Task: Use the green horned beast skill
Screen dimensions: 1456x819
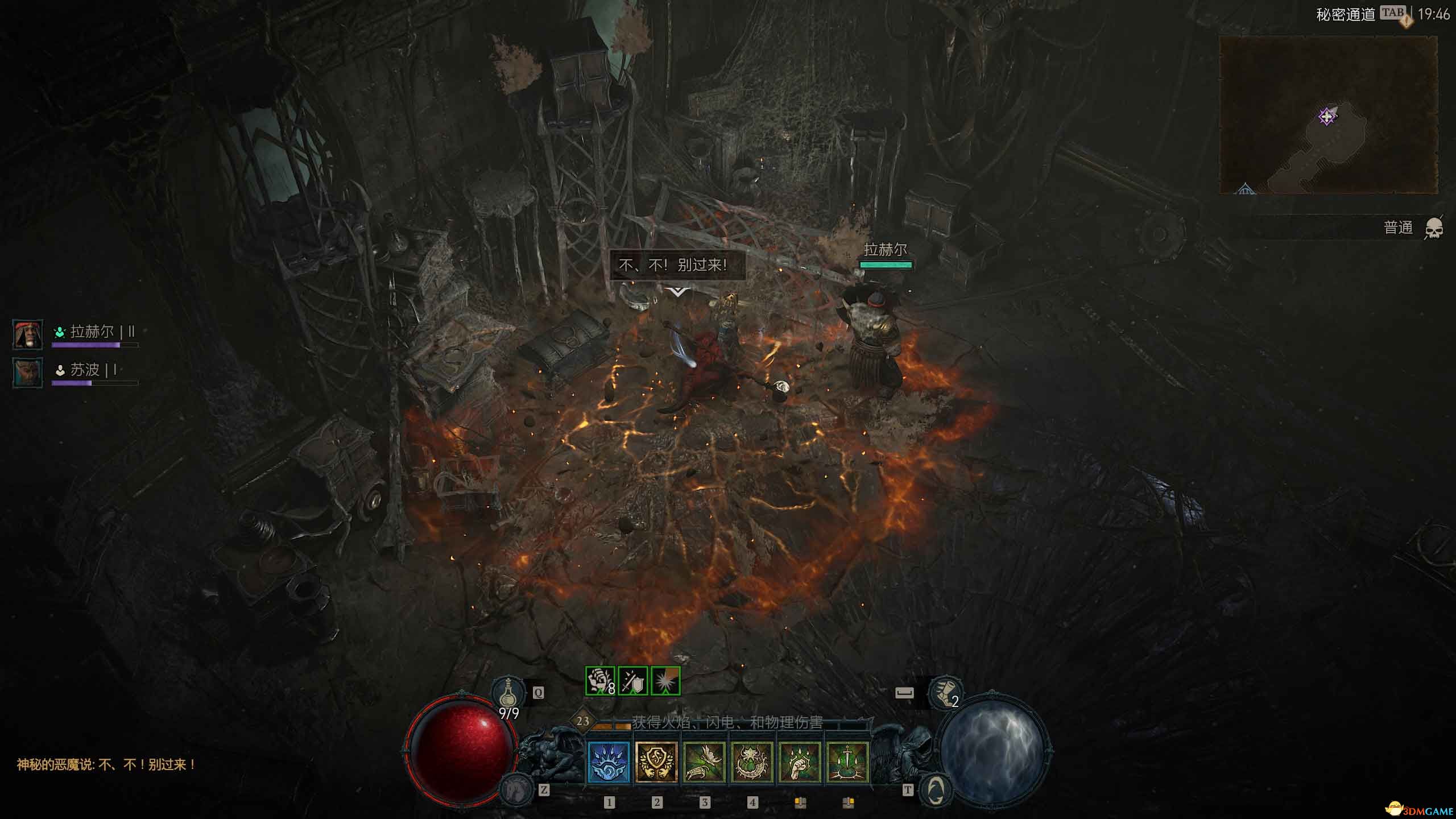Action: click(752, 762)
